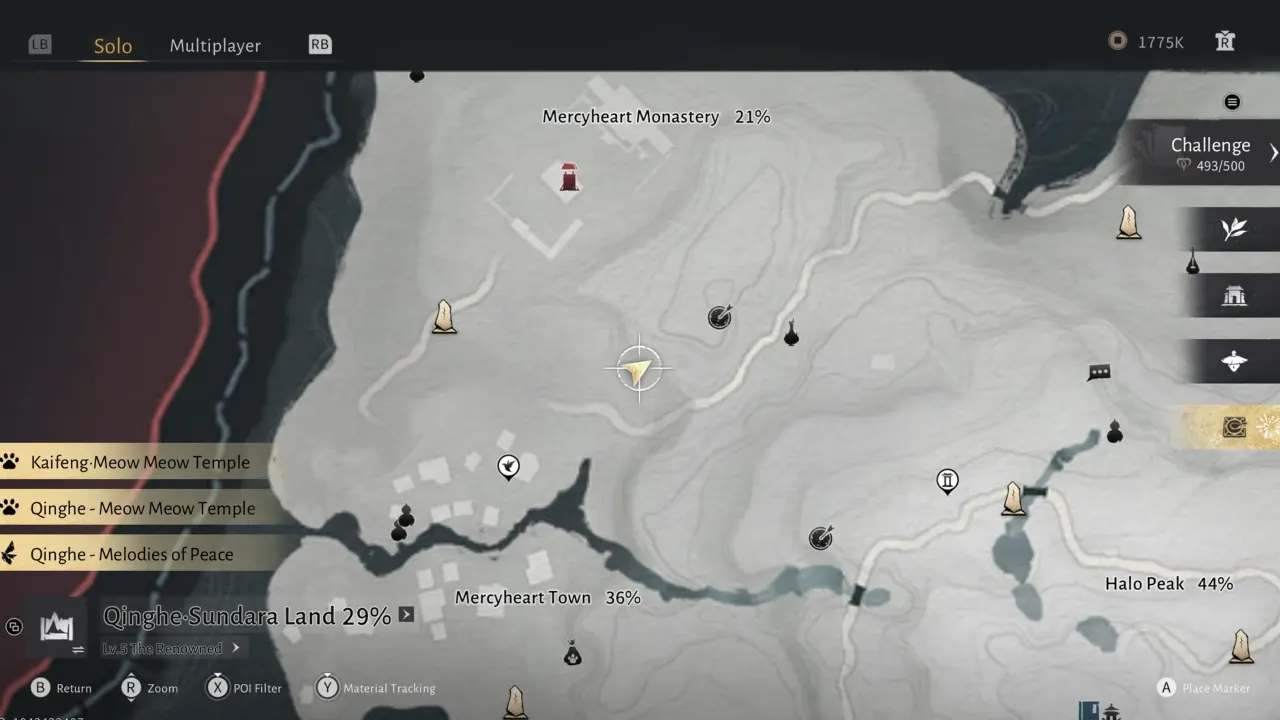Select the leaf sprig category on the side panel
The image size is (1280, 720).
[1233, 229]
